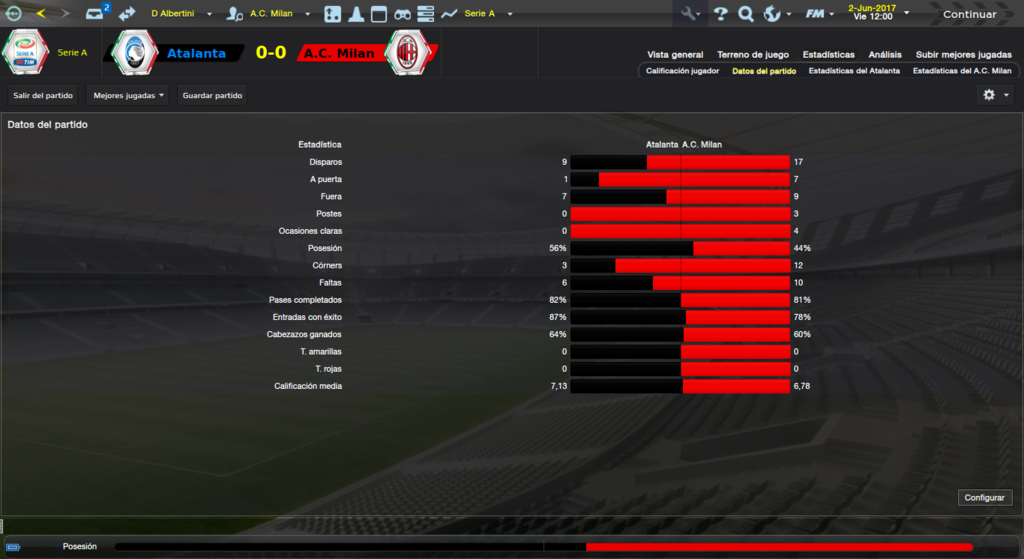This screenshot has height=559, width=1024.
Task: Exit via Salir del partido
Action: 43,95
